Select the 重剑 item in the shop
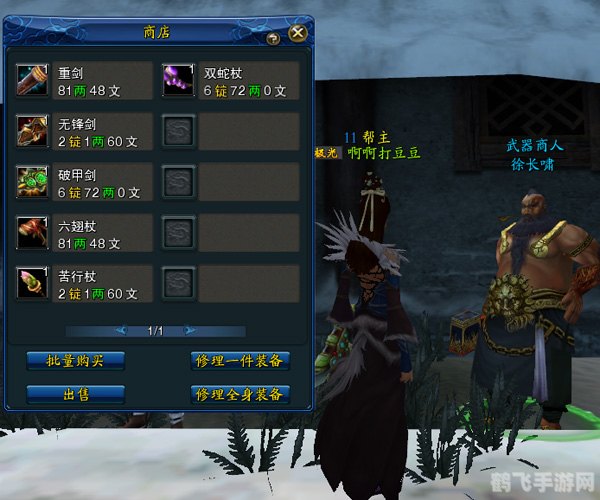Viewport: 600px width, 500px height. [x=33, y=81]
